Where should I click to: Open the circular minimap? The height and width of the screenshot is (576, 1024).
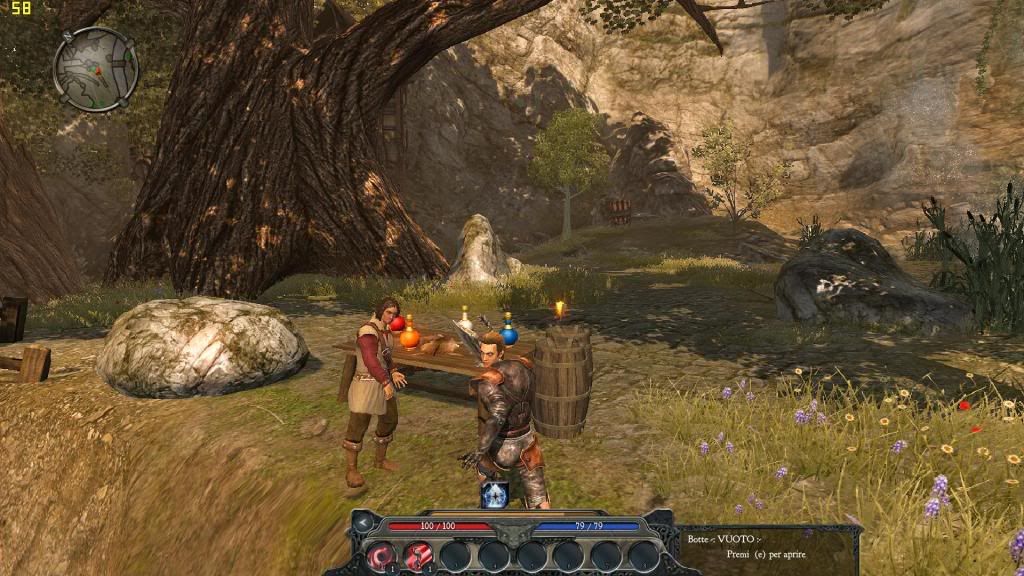tap(96, 68)
